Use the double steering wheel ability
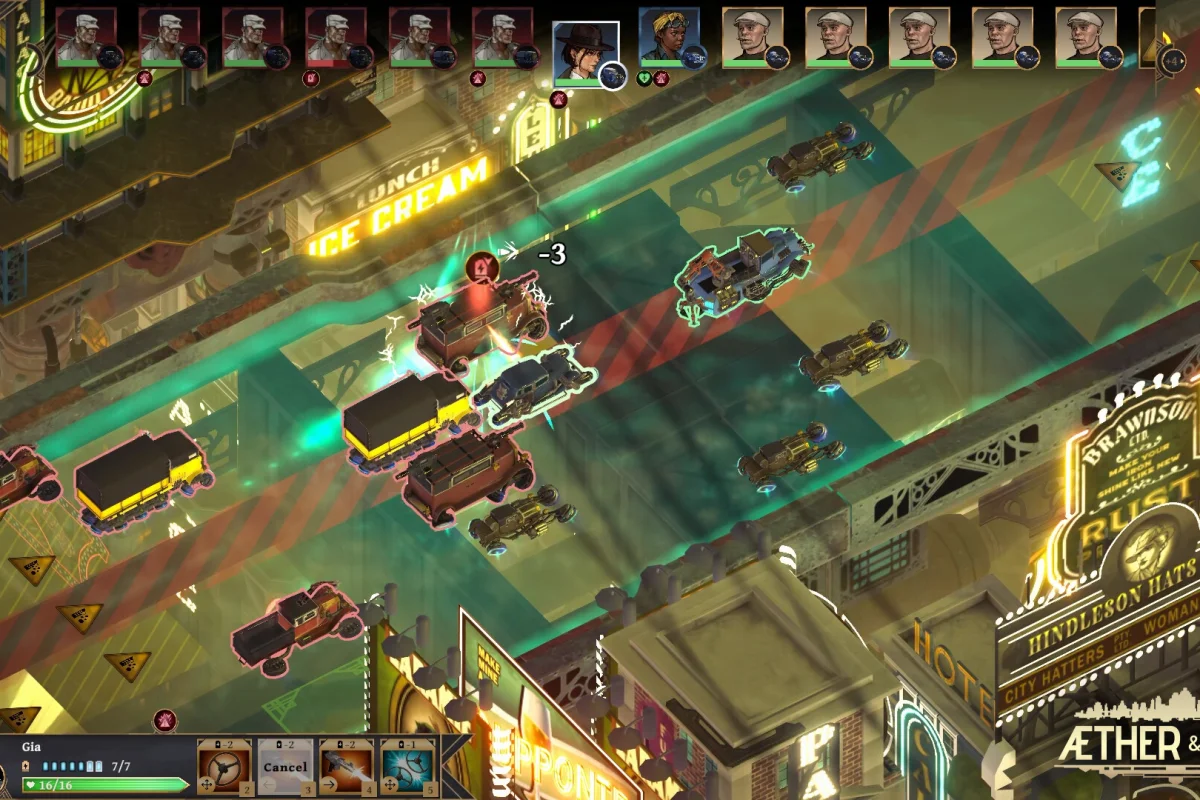The image size is (1200, 800). (407, 766)
